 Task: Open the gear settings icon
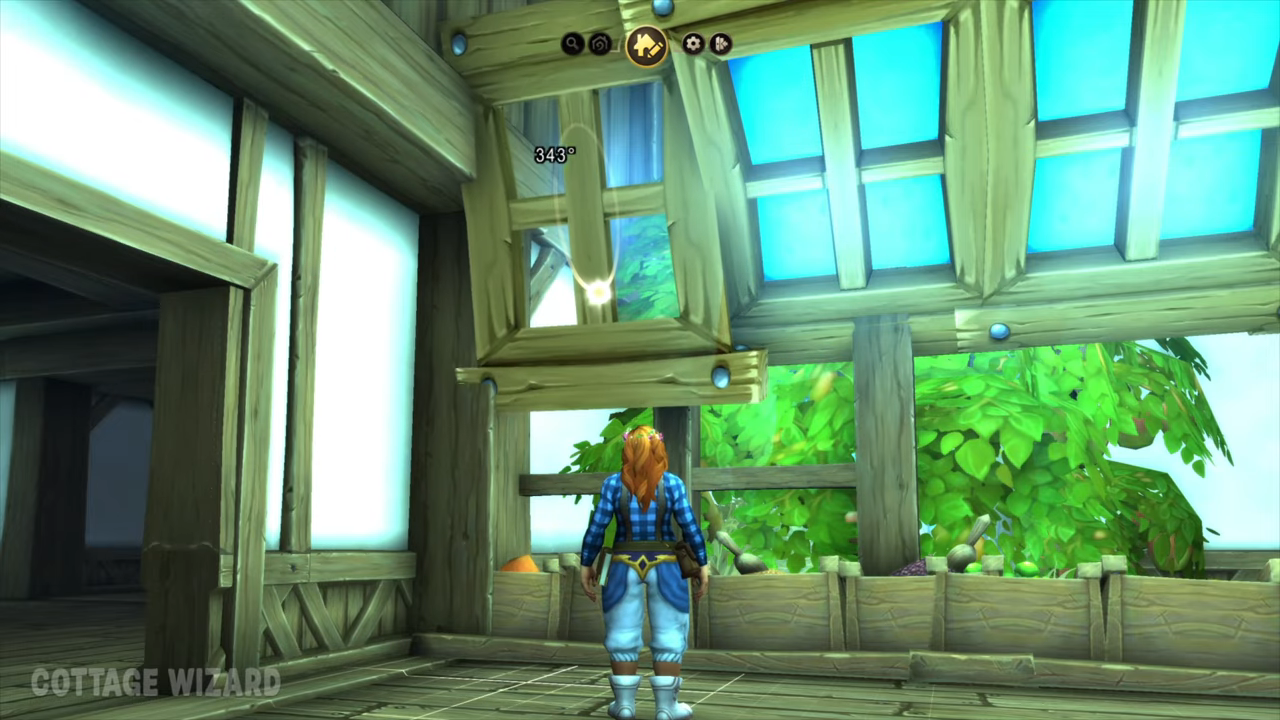pos(693,44)
